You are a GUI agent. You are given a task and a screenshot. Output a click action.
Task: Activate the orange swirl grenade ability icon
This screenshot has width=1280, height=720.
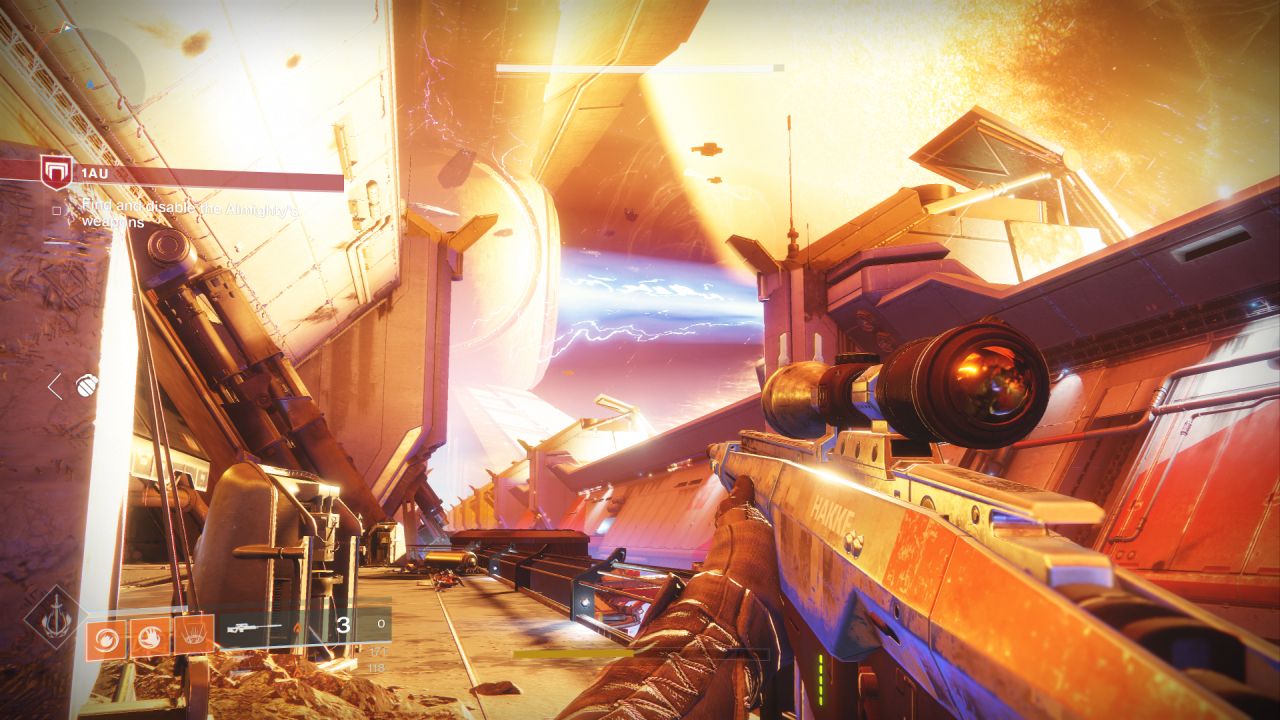[105, 637]
